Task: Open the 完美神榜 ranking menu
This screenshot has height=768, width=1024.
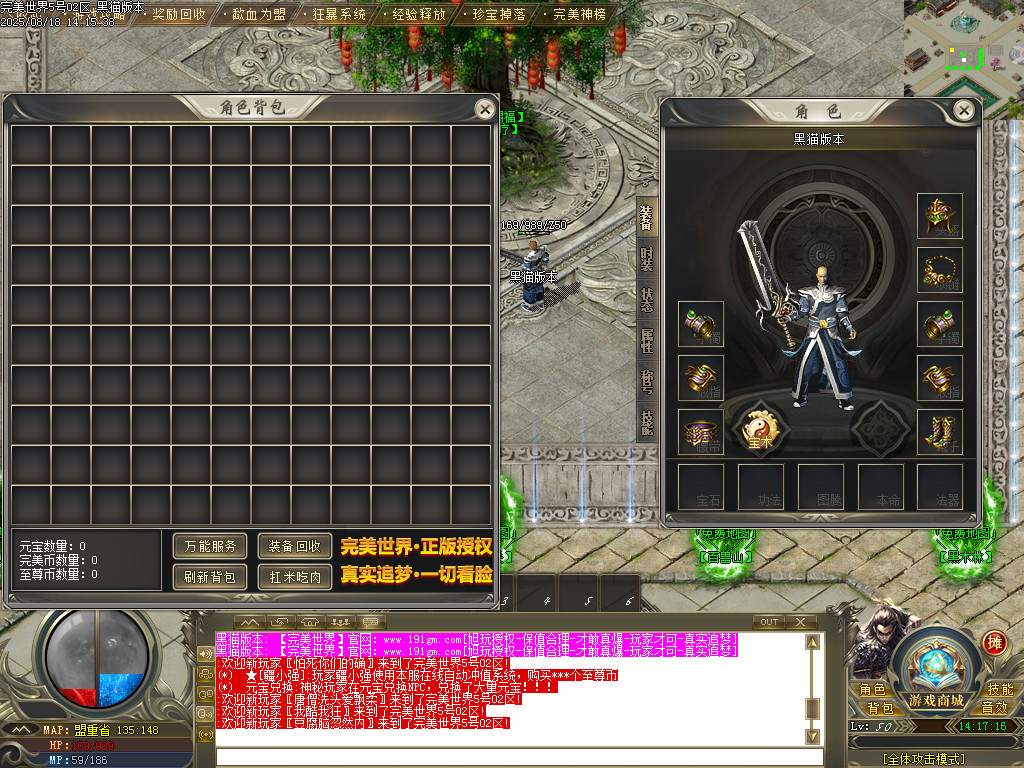Action: pyautogui.click(x=579, y=15)
